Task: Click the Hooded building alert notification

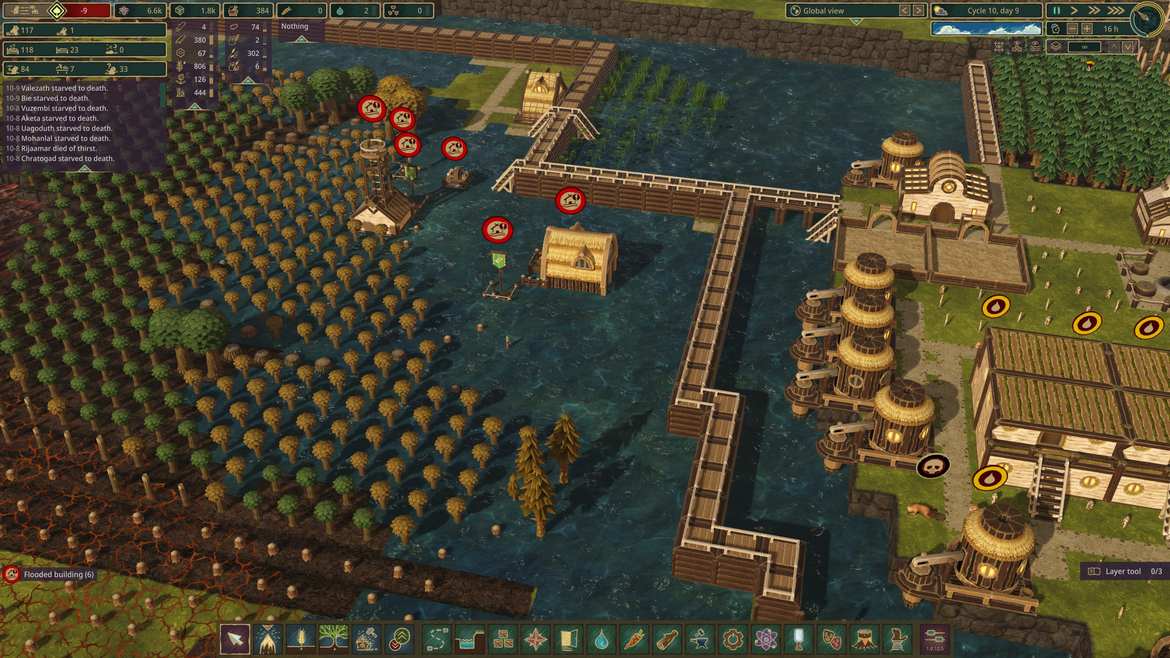Action: [x=50, y=574]
